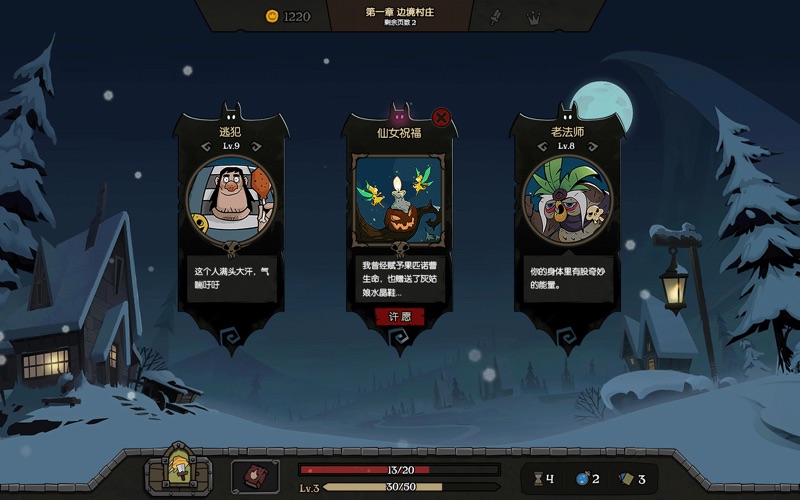Screen dimensions: 800x500
Task: Select the blue card deck icon
Action: (x=626, y=479)
